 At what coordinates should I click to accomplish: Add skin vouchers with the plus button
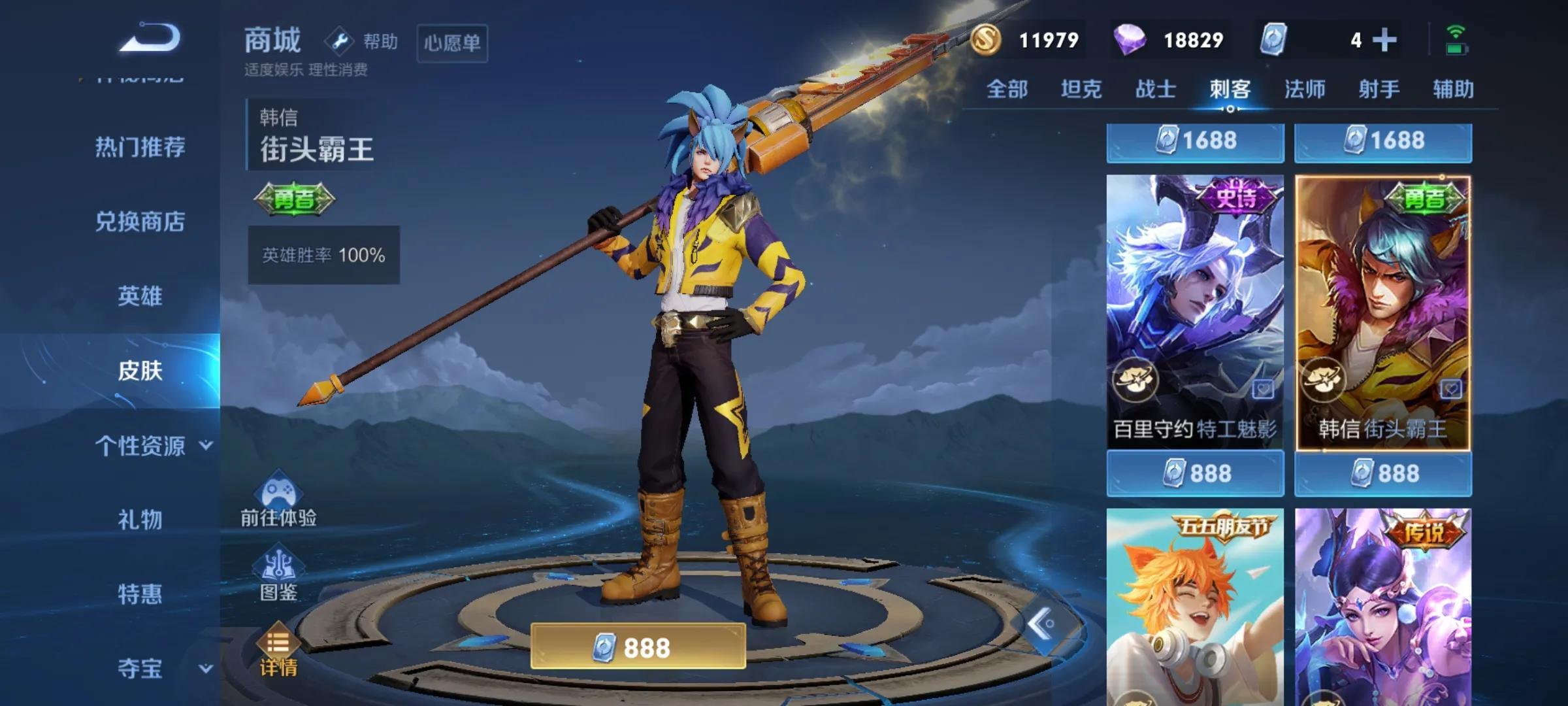[x=1384, y=41]
